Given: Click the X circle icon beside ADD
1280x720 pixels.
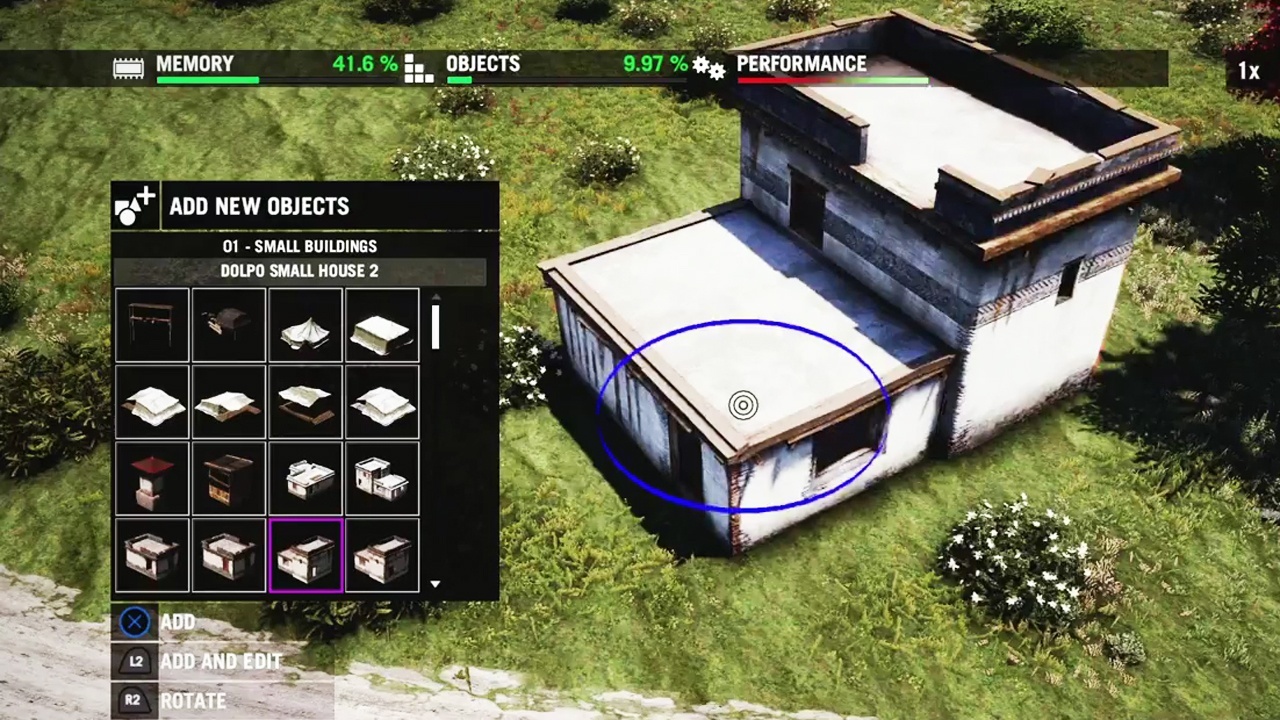Looking at the screenshot, I should pos(135,621).
